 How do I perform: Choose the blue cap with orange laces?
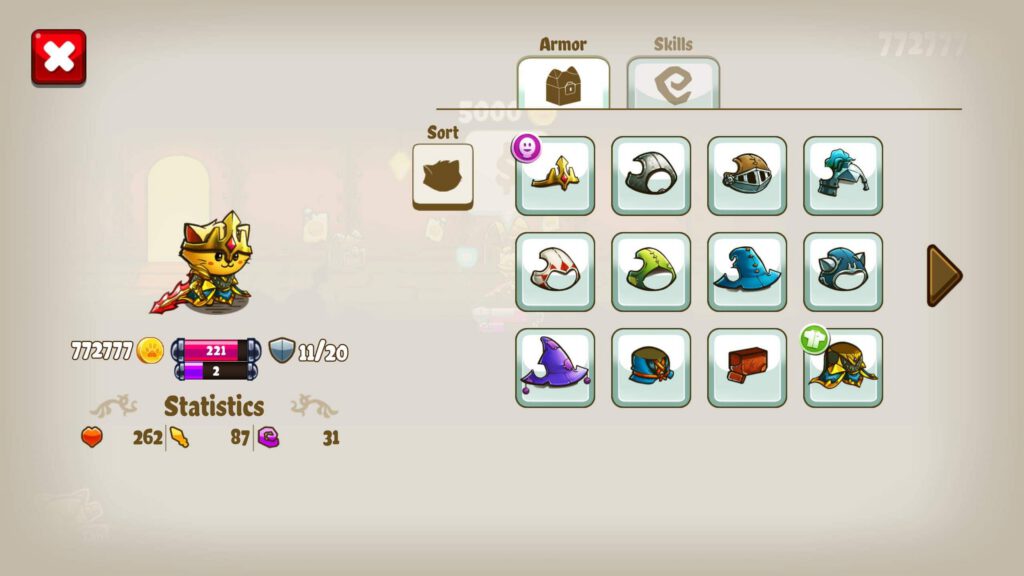pos(651,368)
